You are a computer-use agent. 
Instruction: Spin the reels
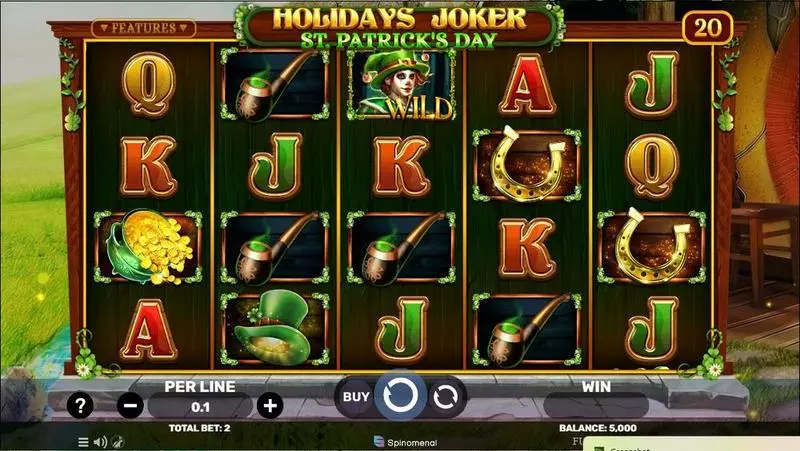tap(399, 396)
